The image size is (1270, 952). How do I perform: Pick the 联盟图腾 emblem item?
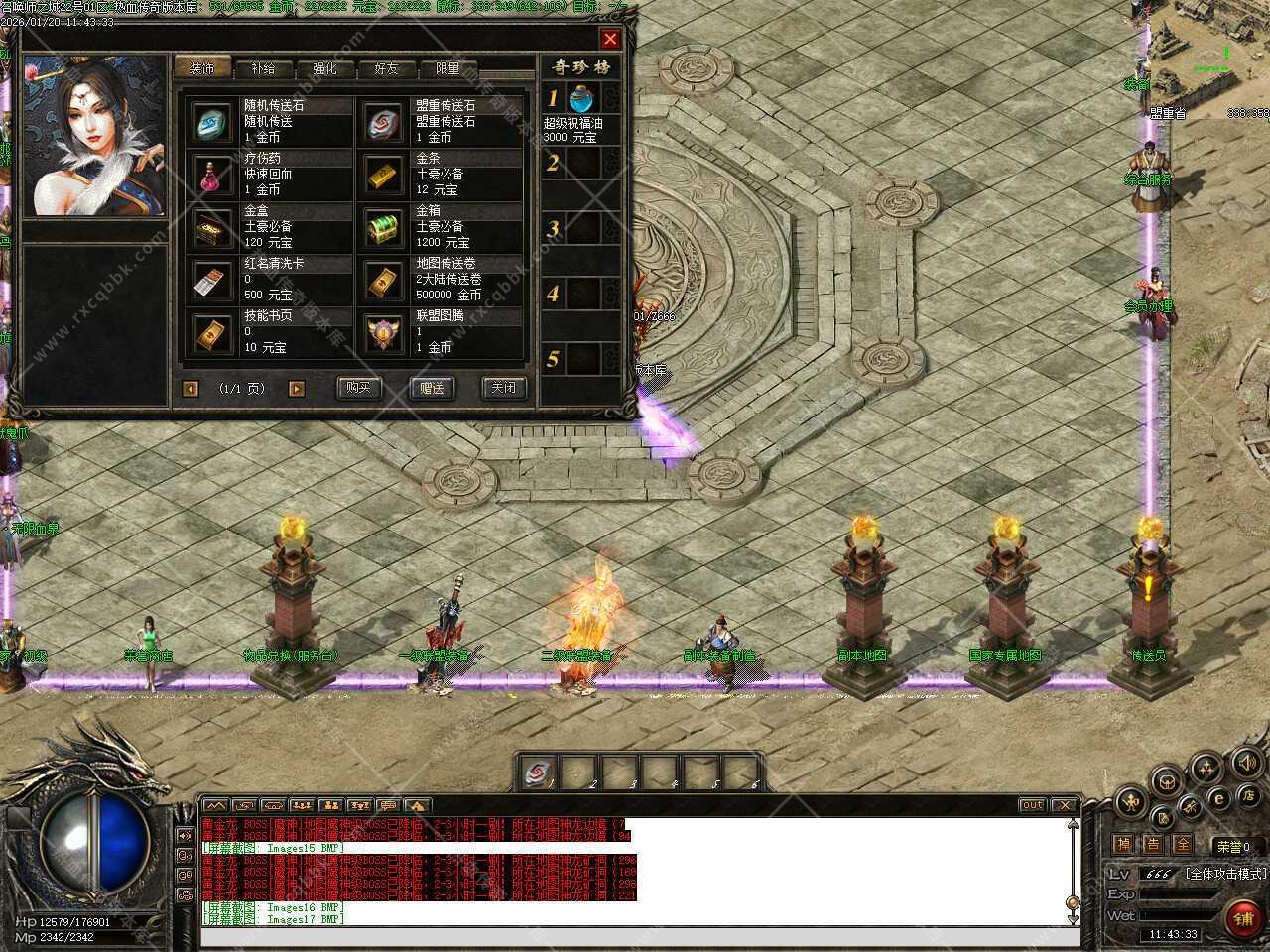(383, 332)
